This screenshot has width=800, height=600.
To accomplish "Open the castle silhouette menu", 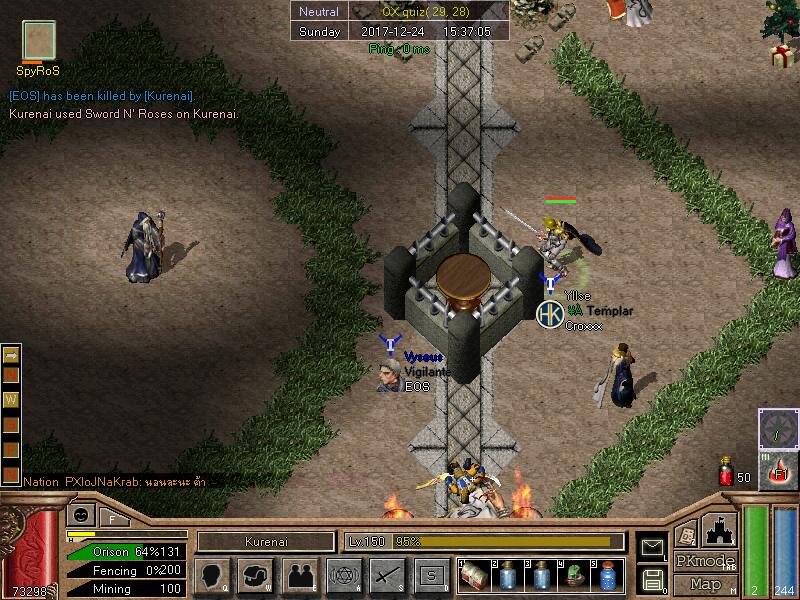I will [721, 529].
